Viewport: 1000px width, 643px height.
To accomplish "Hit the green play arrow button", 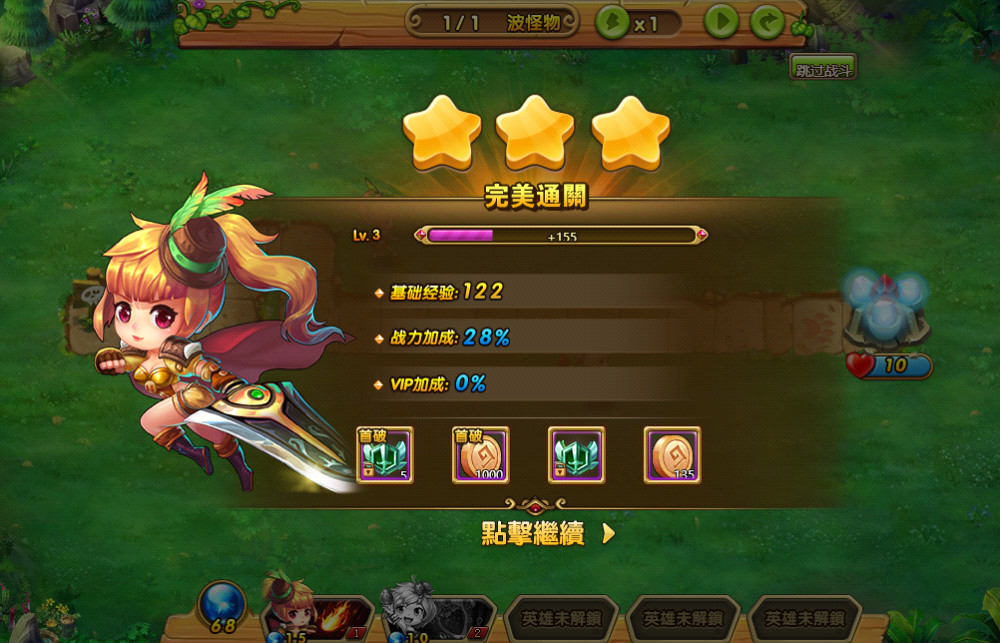I will [x=721, y=22].
